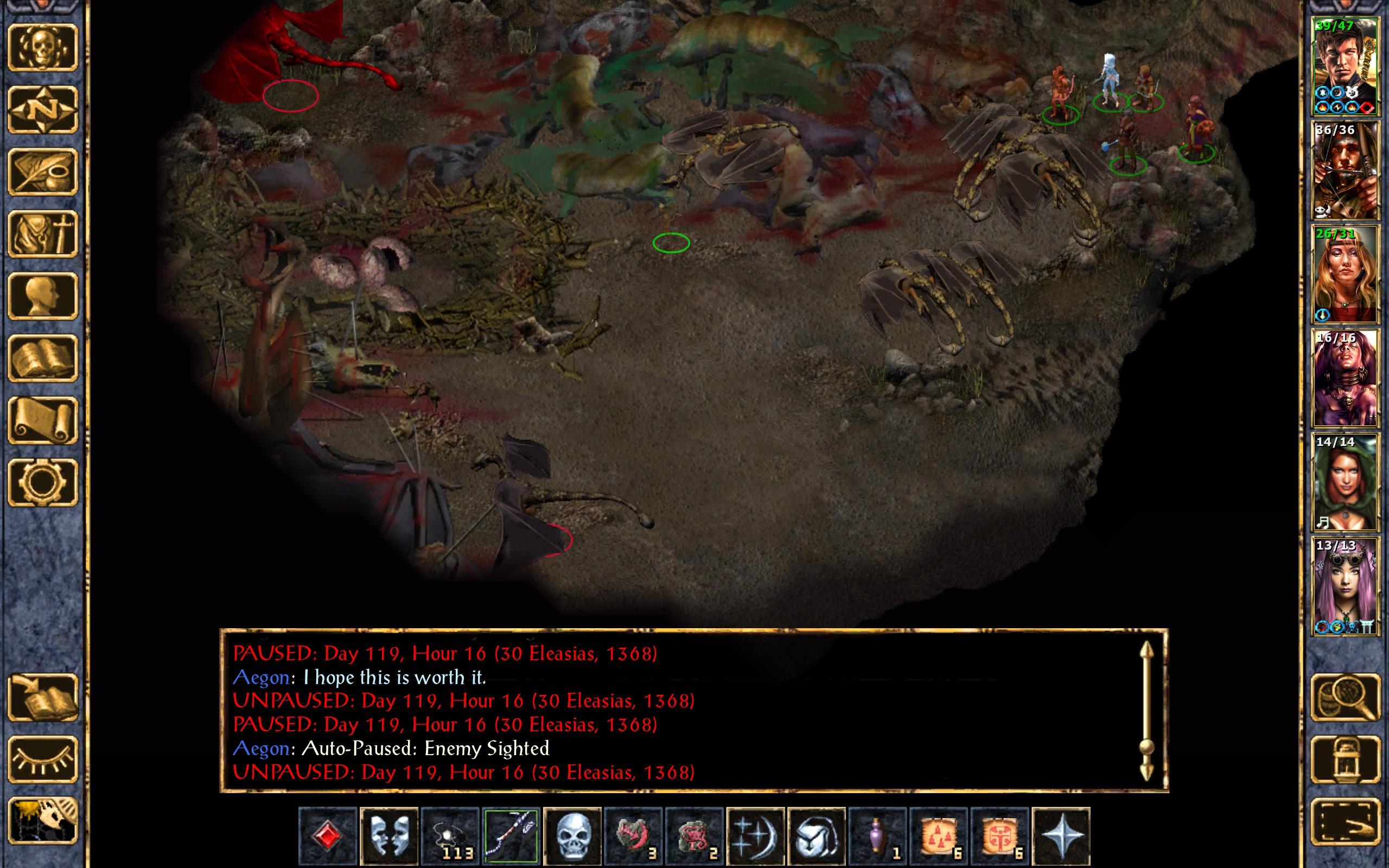Screen dimensions: 1389x868
Task: Click the message log scrollbar
Action: [x=1146, y=712]
